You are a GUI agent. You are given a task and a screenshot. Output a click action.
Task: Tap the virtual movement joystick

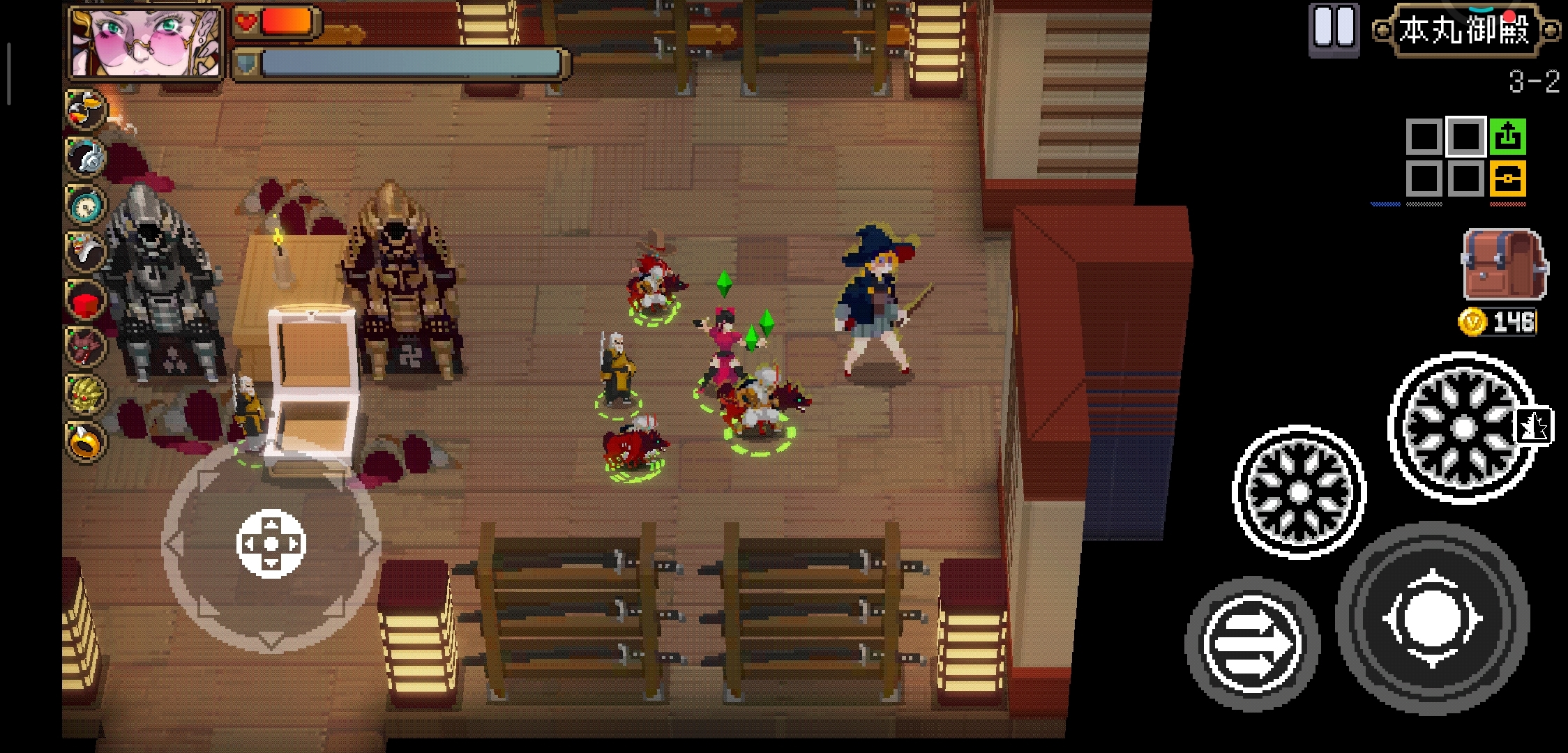coord(271,544)
